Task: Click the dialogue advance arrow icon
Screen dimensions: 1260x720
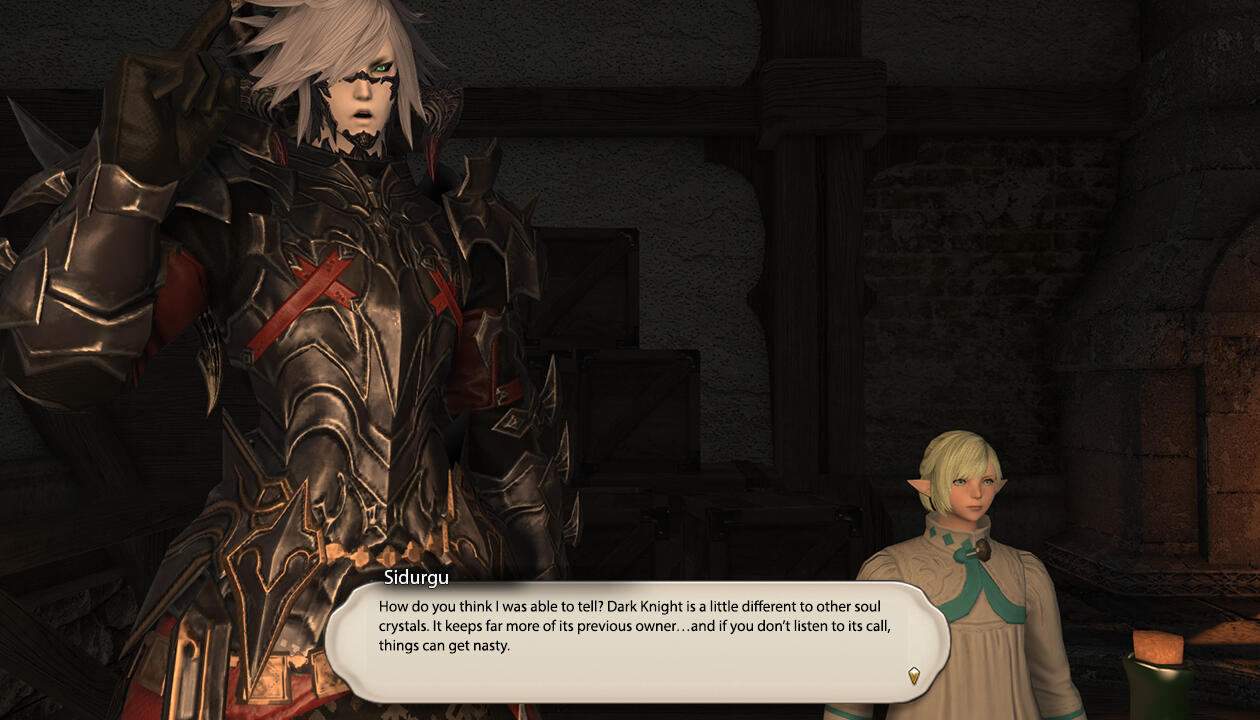Action: point(913,675)
